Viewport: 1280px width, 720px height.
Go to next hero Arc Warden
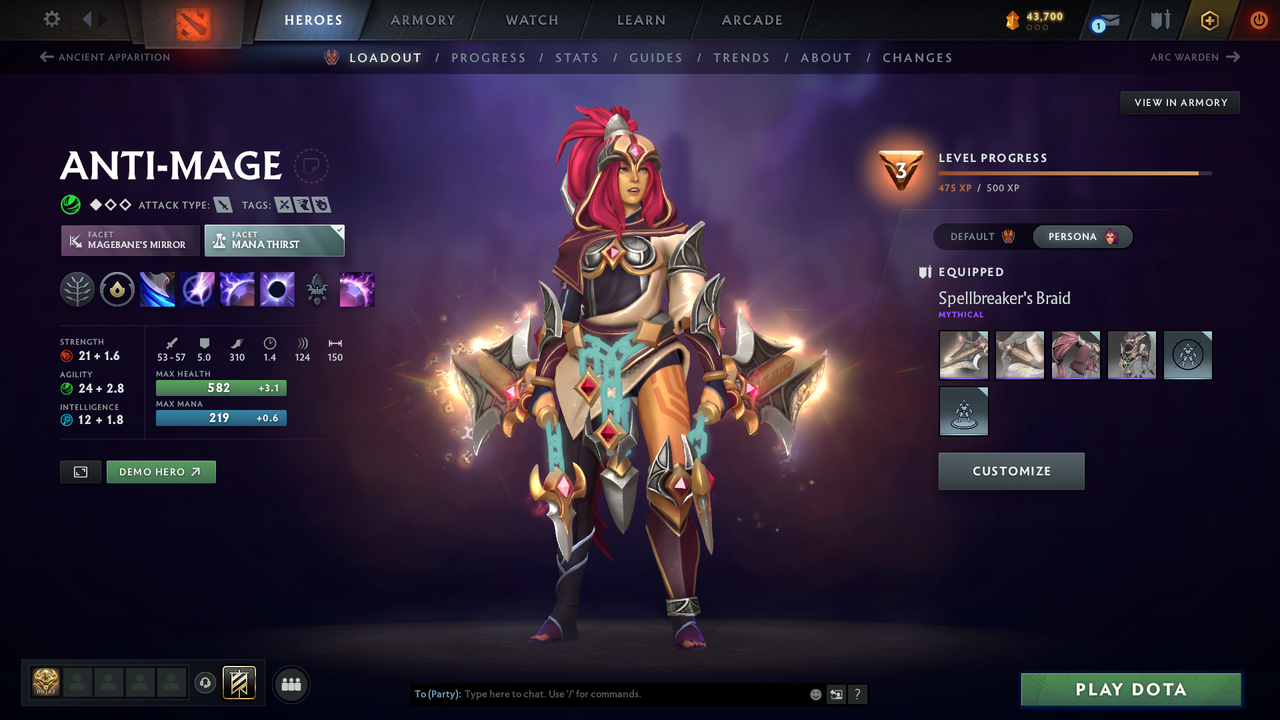(1196, 57)
